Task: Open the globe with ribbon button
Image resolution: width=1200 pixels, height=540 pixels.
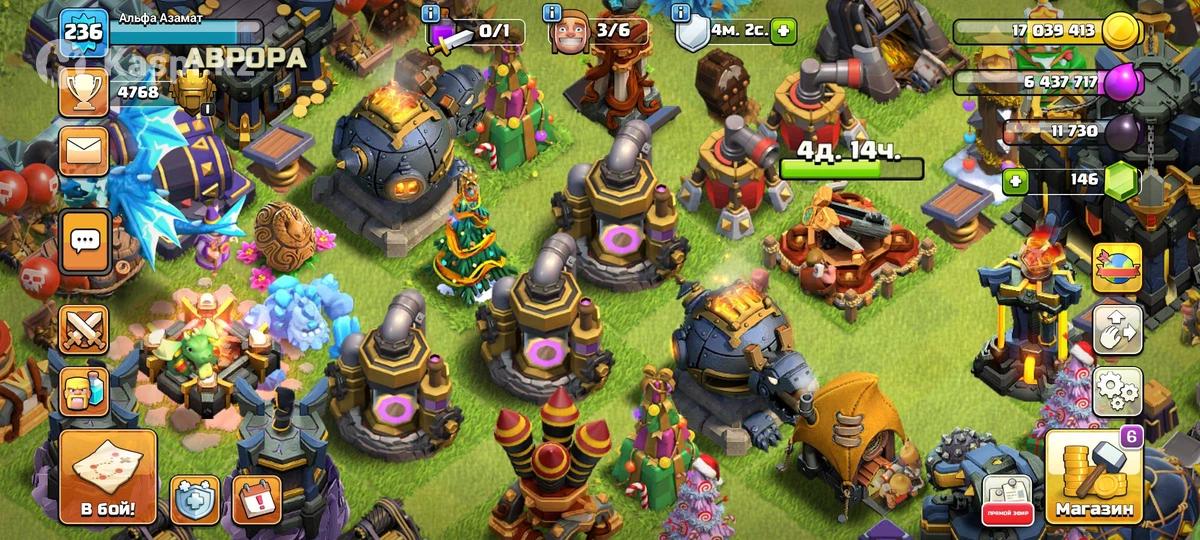Action: pyautogui.click(x=1116, y=268)
